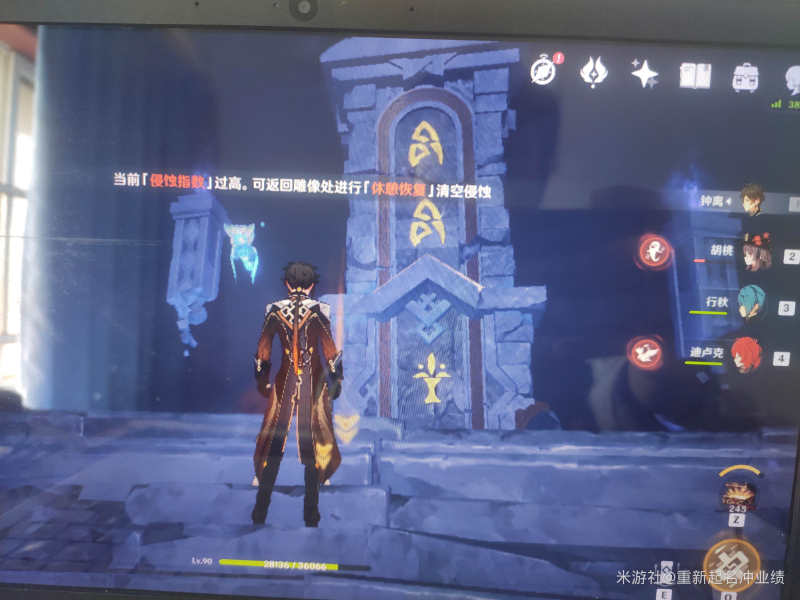Open the character head profile icon
Image resolution: width=800 pixels, height=600 pixels.
(792, 80)
